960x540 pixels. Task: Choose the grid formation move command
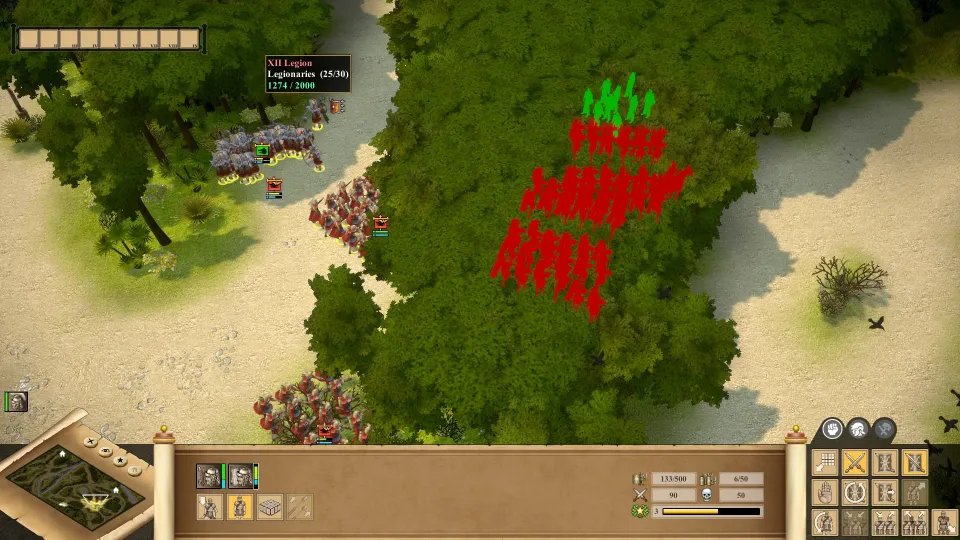[x=824, y=462]
